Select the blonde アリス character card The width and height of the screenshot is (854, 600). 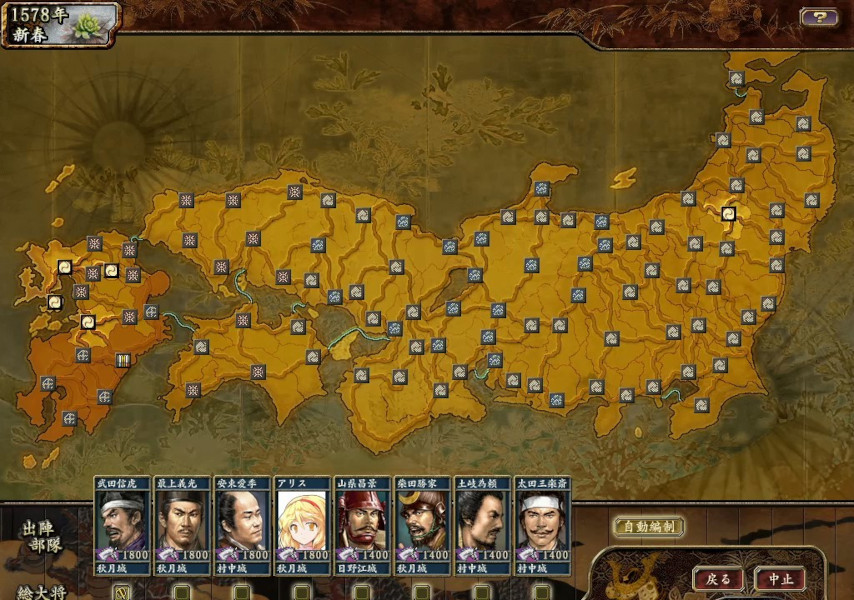302,525
